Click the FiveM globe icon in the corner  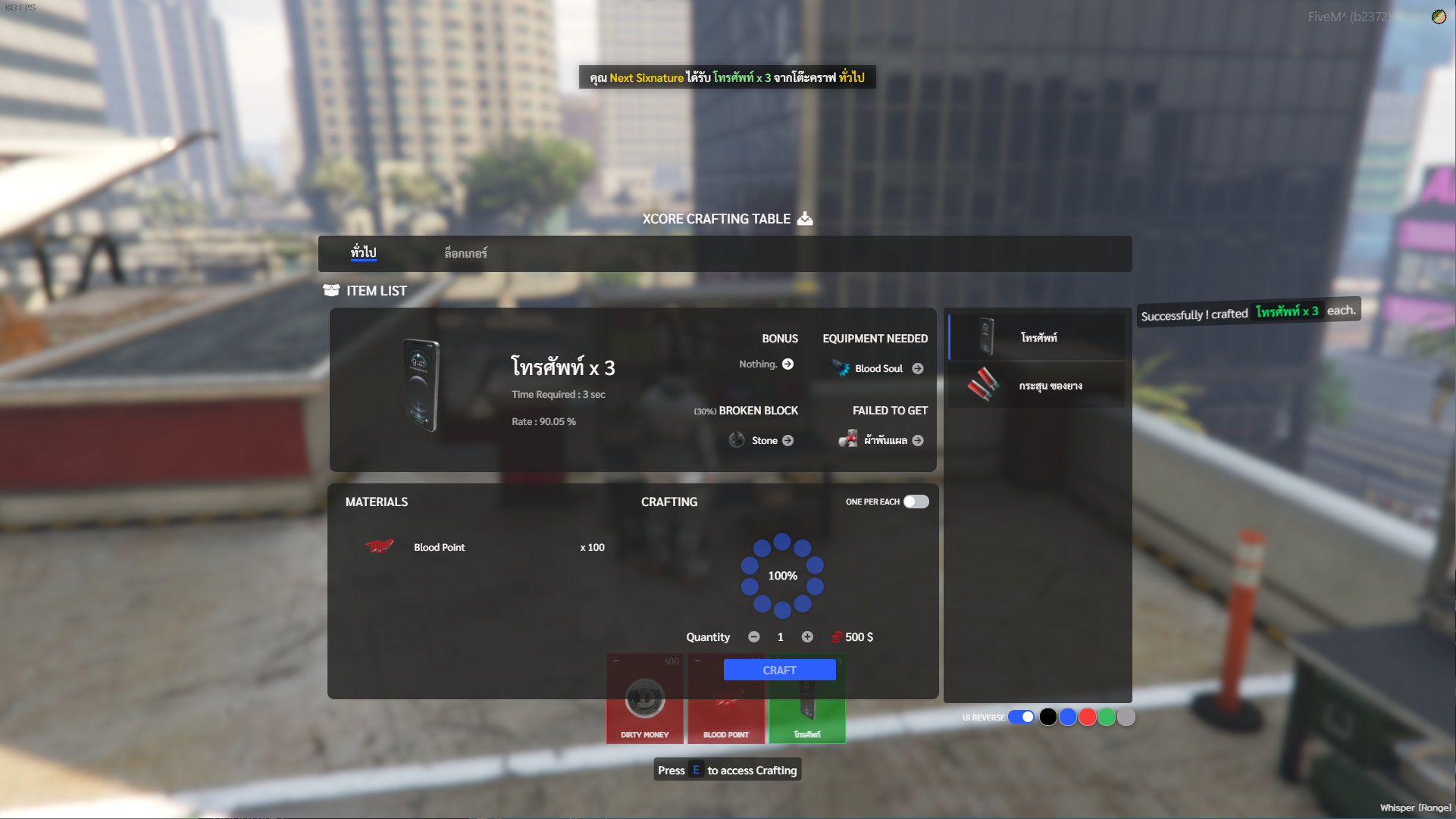(1438, 16)
